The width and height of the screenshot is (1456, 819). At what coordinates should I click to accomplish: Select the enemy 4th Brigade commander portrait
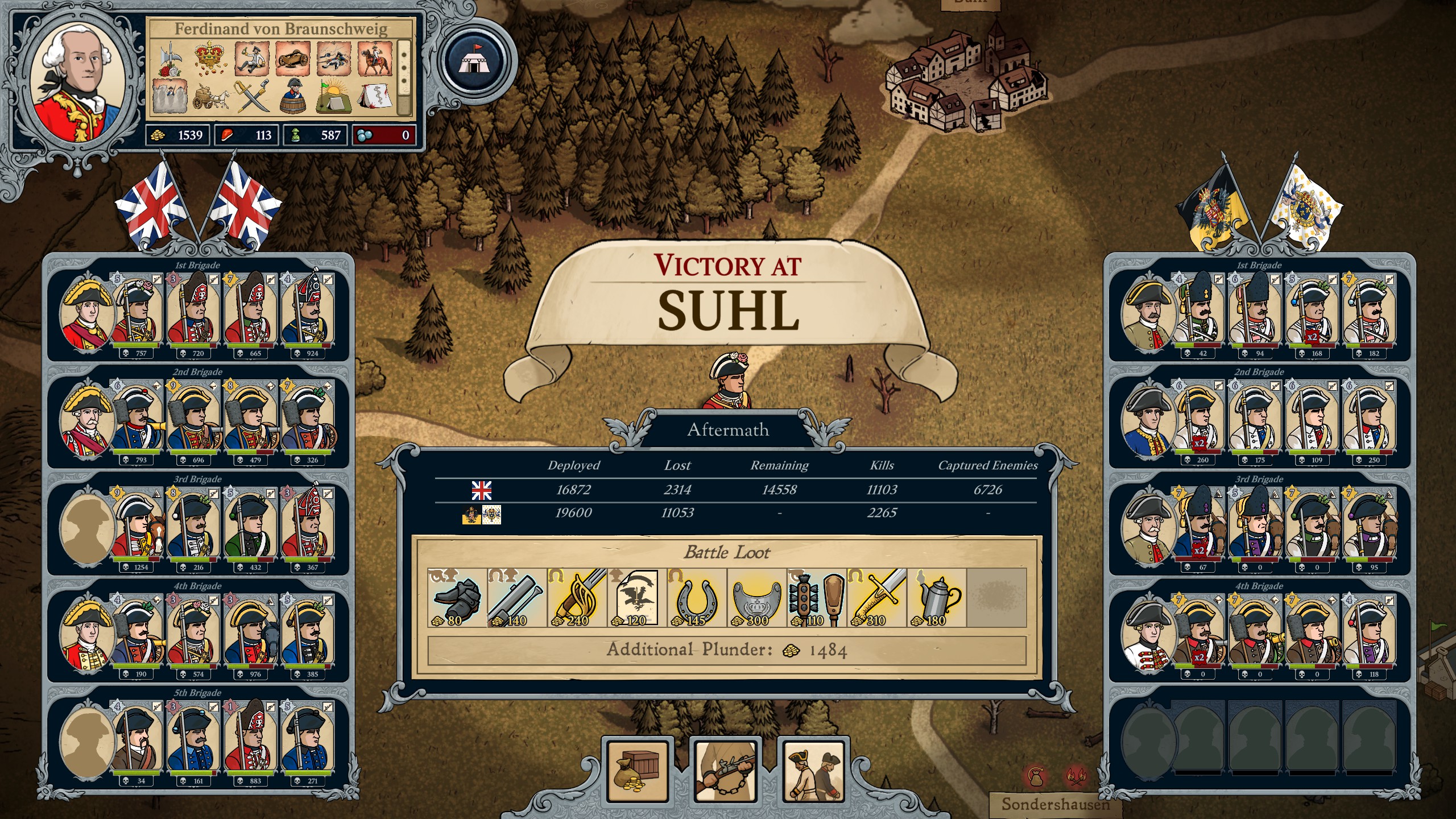(x=1147, y=634)
